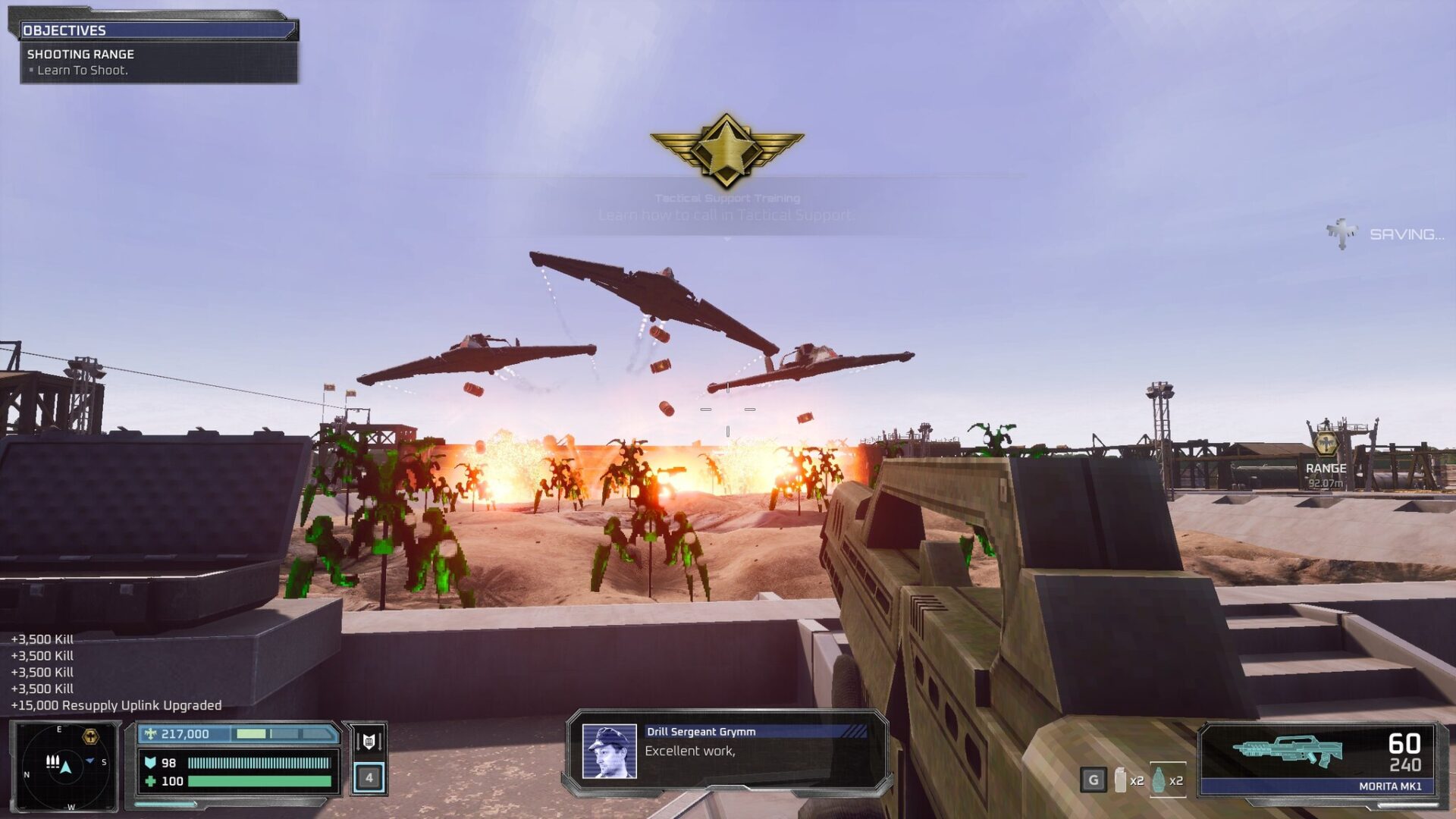Select the Morita MK1 weapon icon
Screen dimensions: 1456x819
pos(1287,751)
